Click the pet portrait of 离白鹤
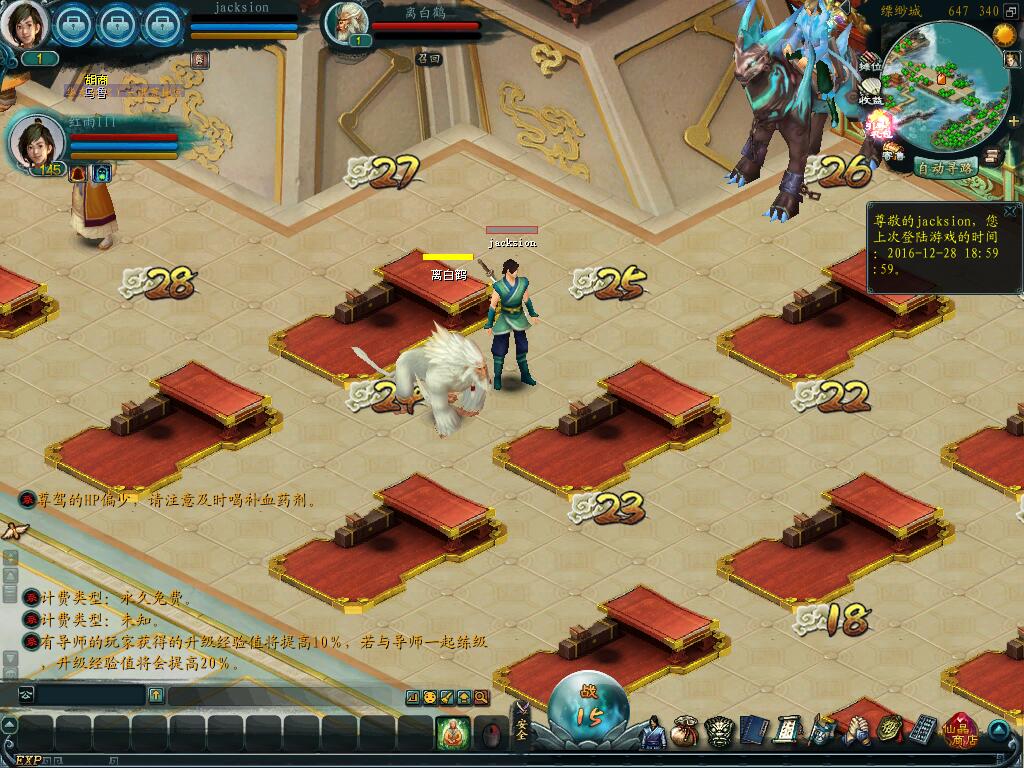The height and width of the screenshot is (768, 1024). (x=347, y=23)
